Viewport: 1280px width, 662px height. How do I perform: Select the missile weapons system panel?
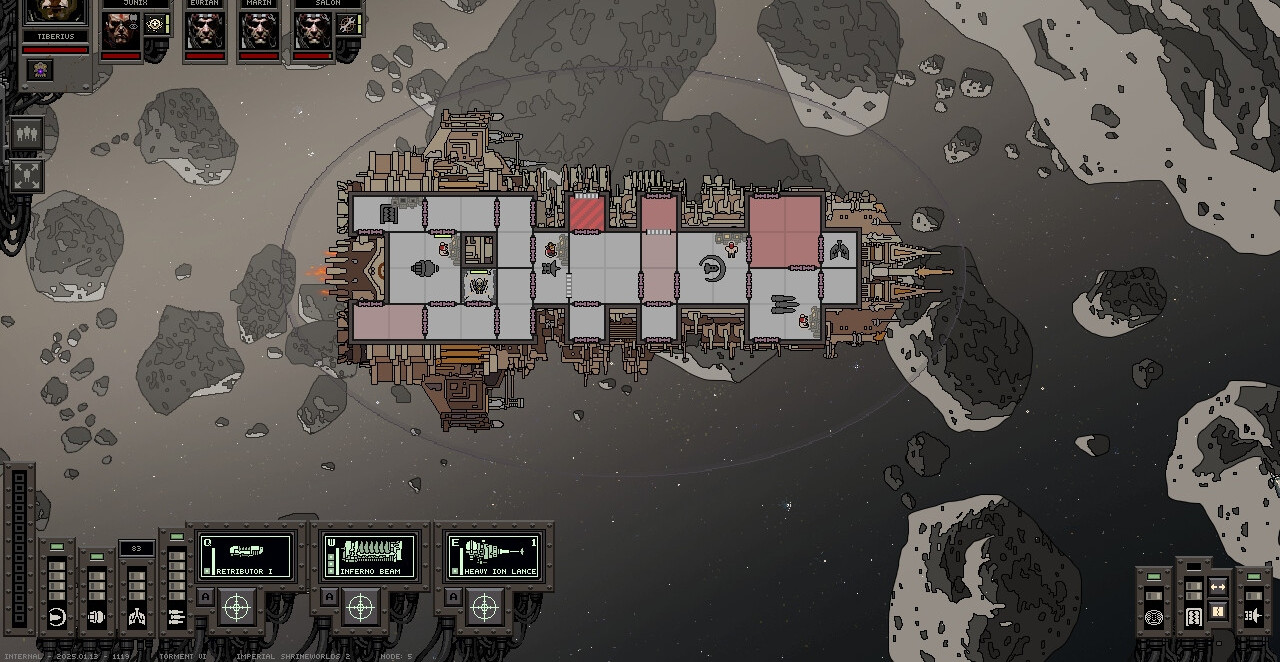pyautogui.click(x=177, y=617)
